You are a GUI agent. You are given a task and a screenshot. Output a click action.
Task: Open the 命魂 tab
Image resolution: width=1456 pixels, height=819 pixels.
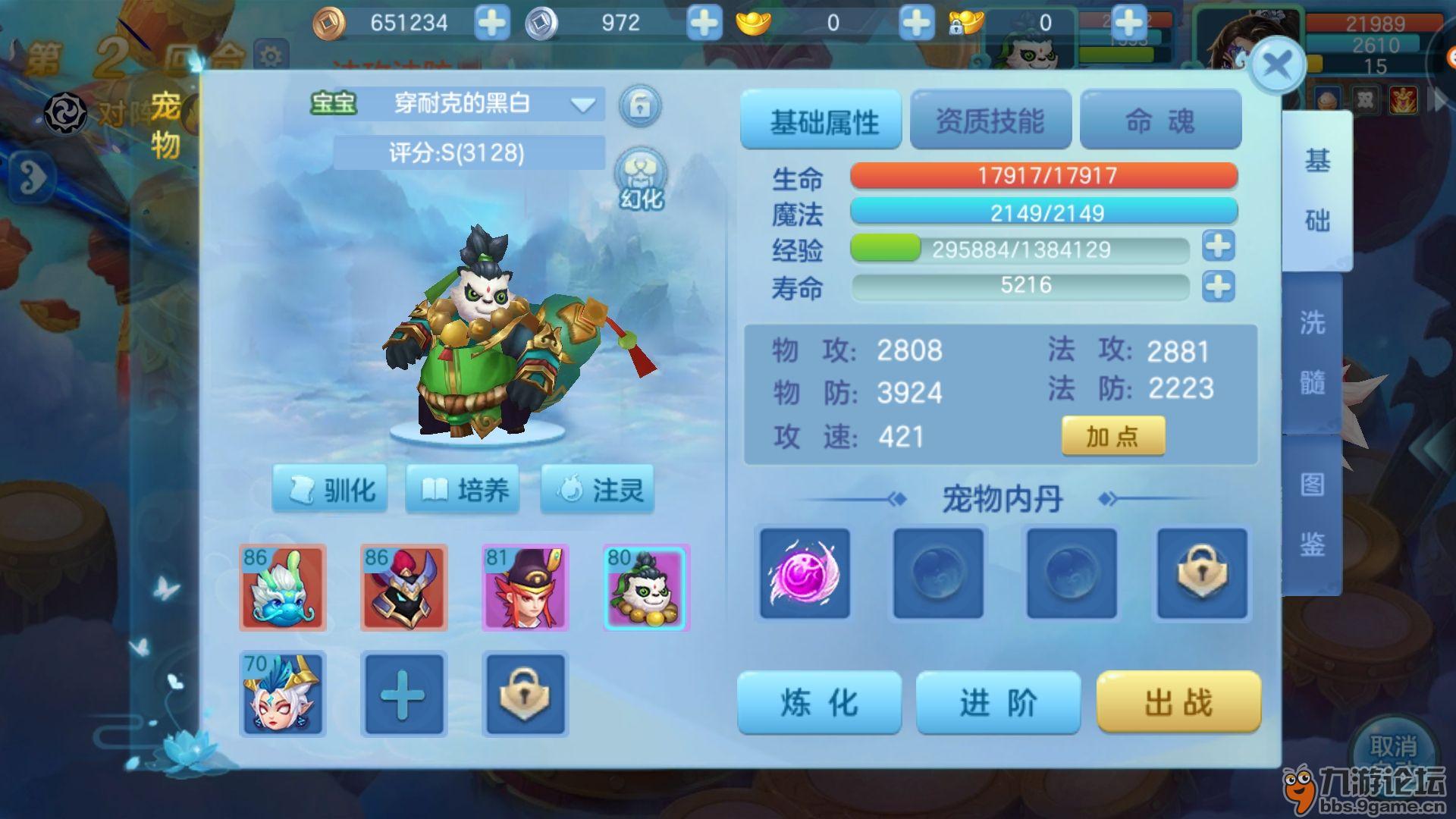pyautogui.click(x=1160, y=121)
